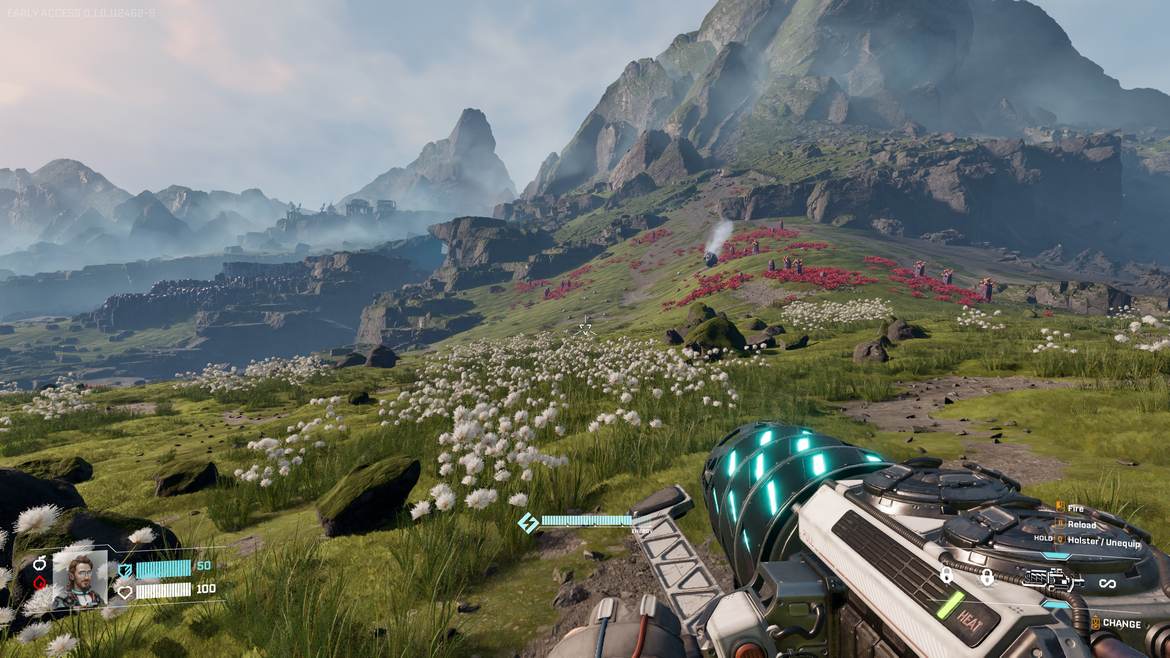Click the red droplet thirst icon

click(40, 583)
